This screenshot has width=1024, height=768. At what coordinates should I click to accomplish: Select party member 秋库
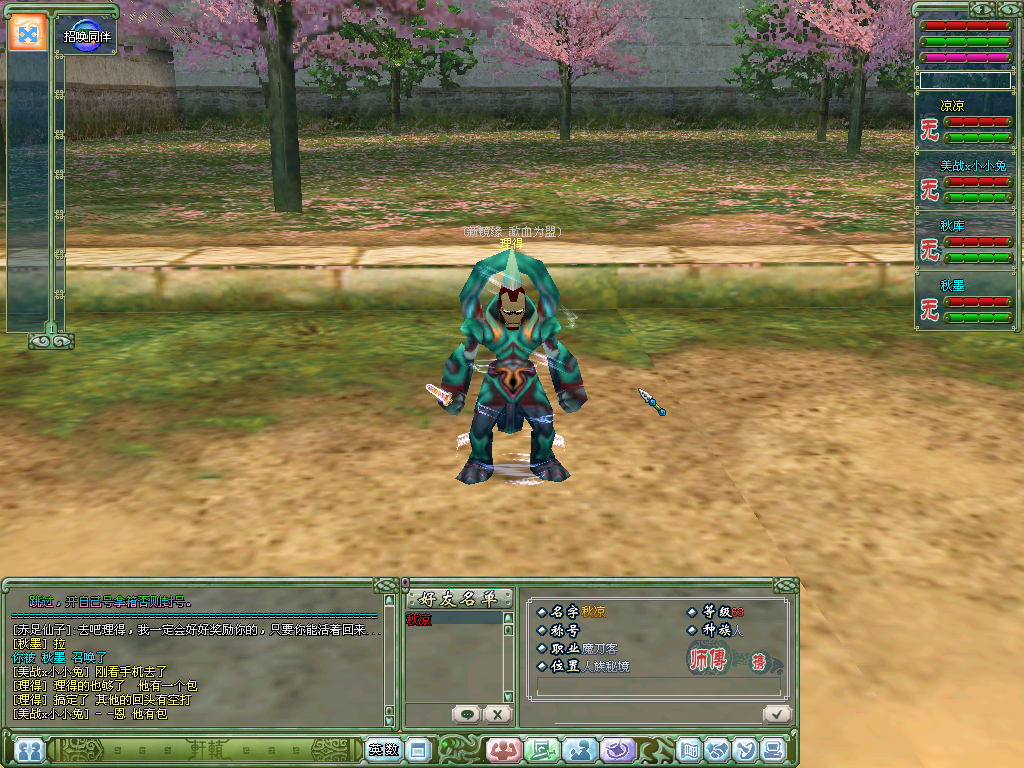[952, 226]
